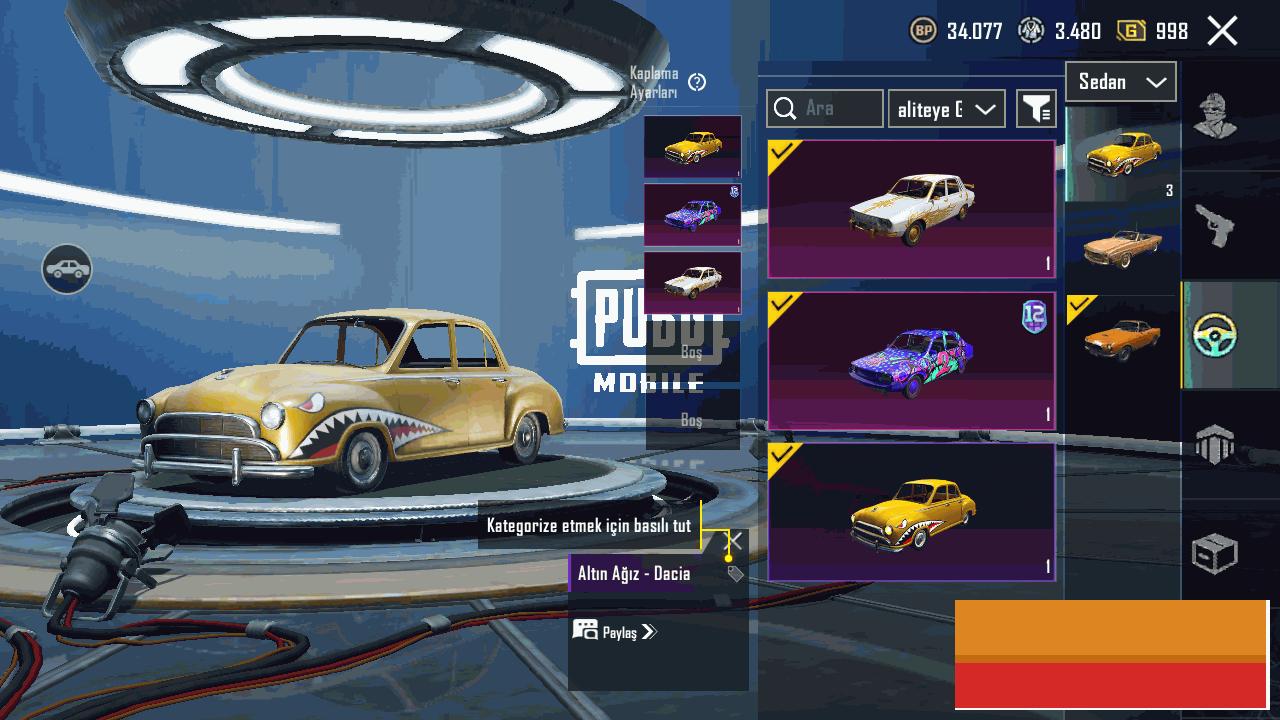Add currency via the gold G icon
Screen dimensions: 1280x720
pos(1131,31)
